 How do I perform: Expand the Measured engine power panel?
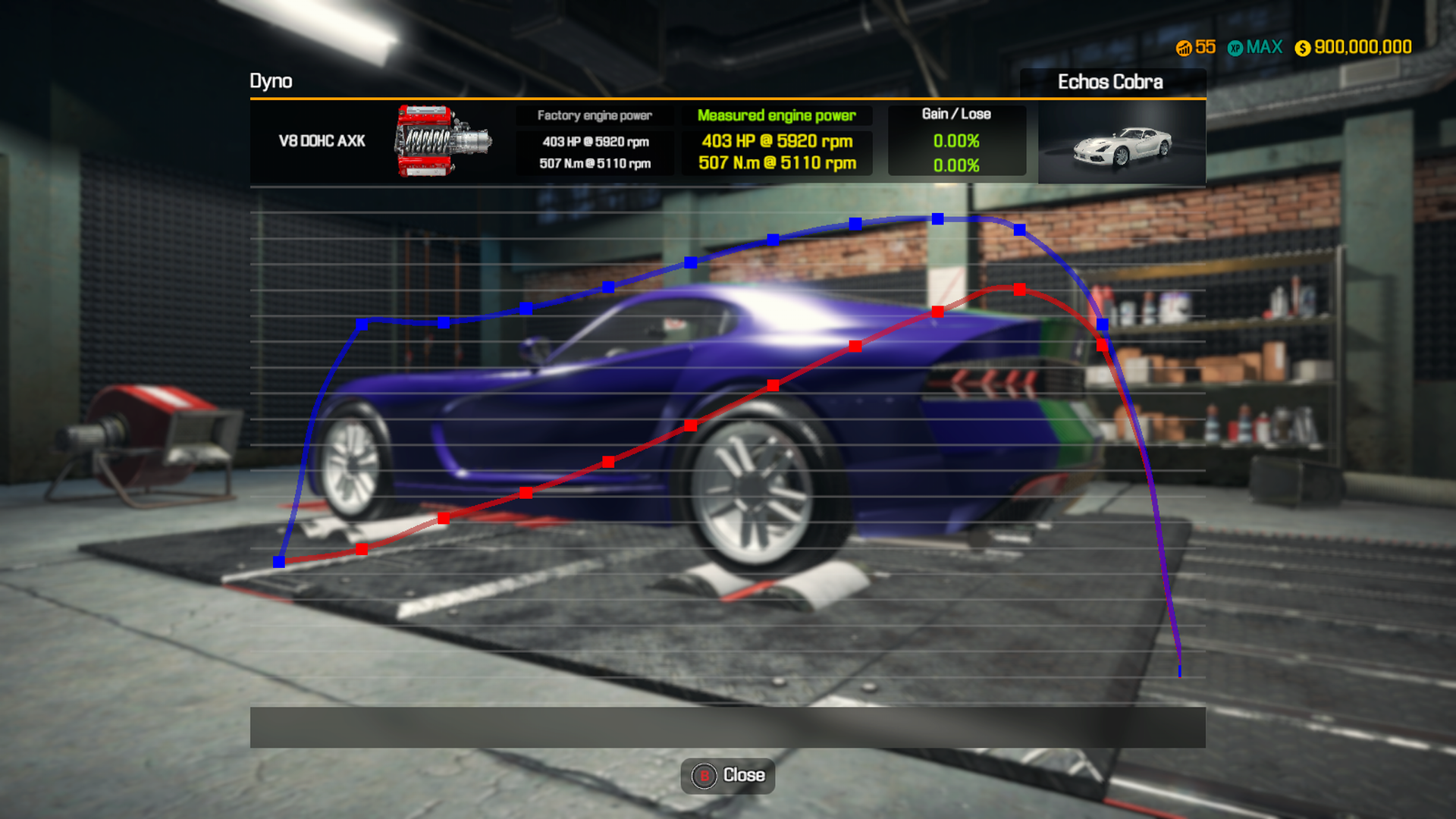pyautogui.click(x=776, y=115)
